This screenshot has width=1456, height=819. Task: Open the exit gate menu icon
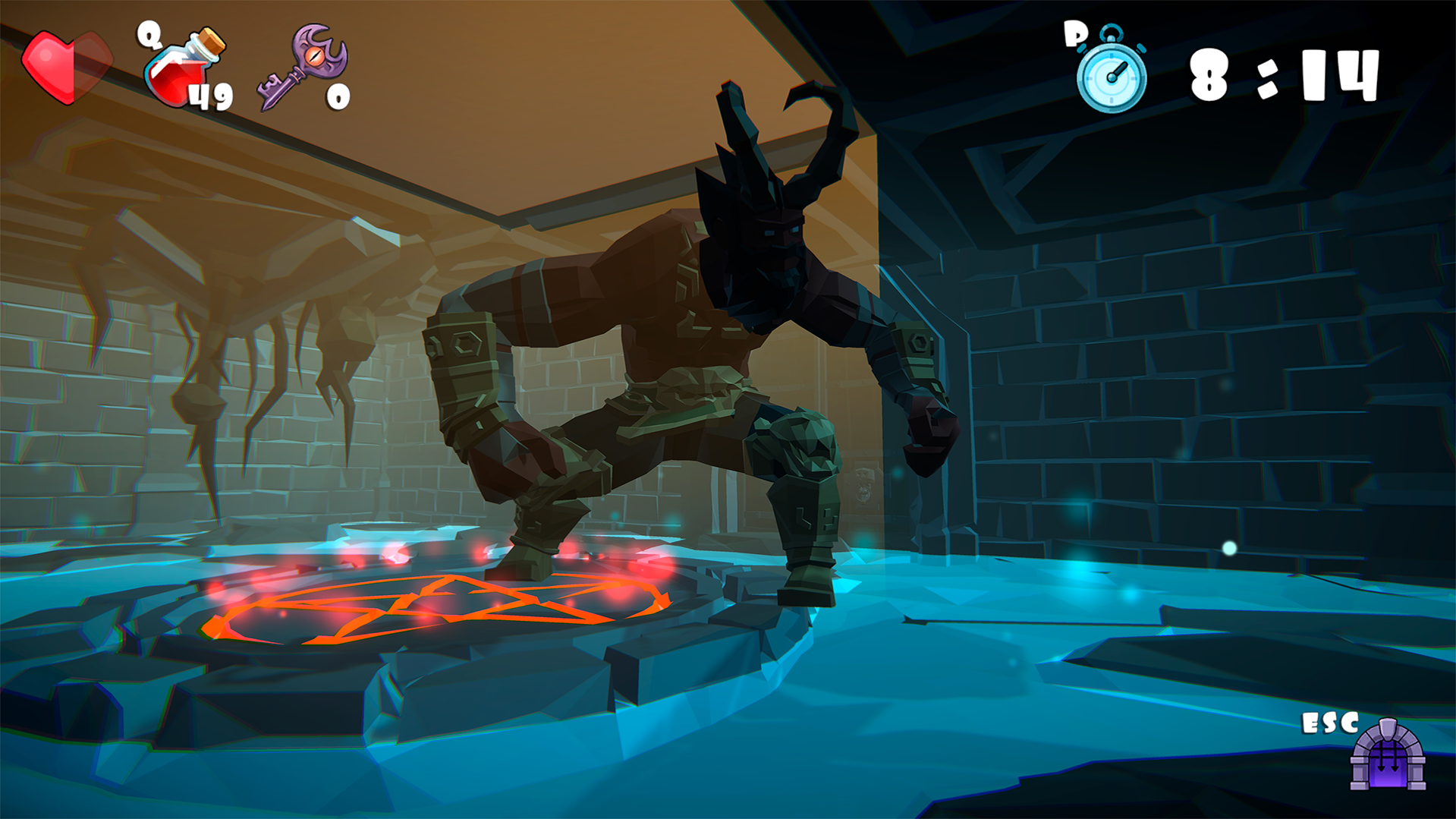(x=1388, y=757)
